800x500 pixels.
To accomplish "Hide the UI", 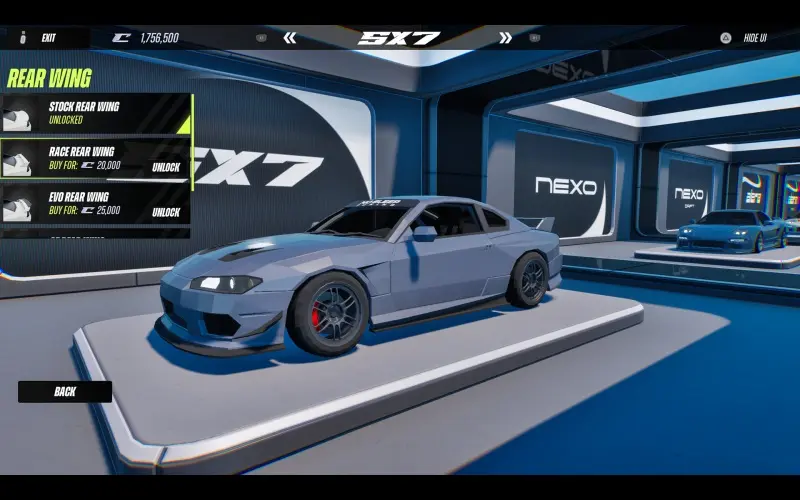I will 752,38.
